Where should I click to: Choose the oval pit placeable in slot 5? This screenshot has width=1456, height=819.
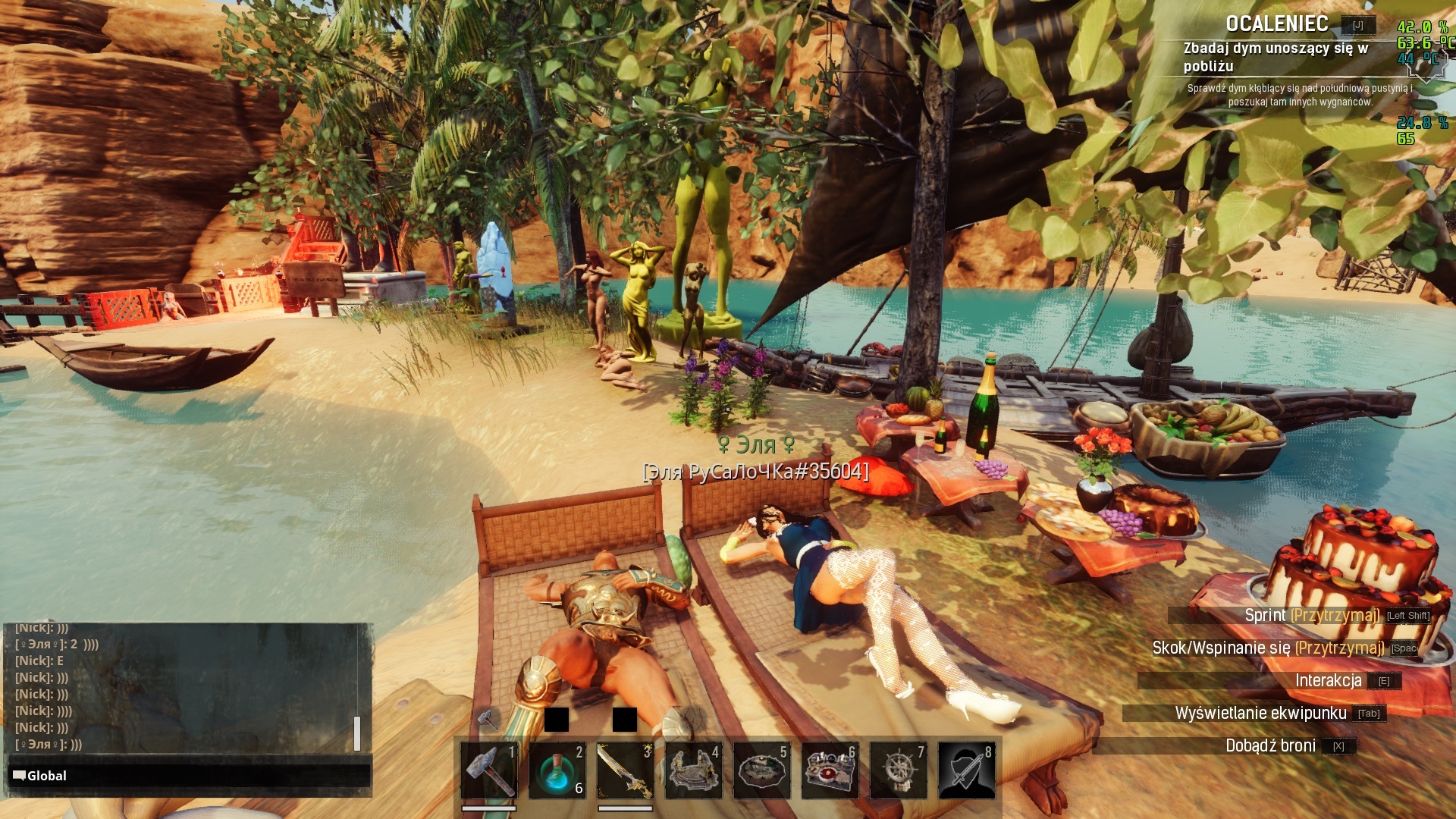pyautogui.click(x=761, y=770)
